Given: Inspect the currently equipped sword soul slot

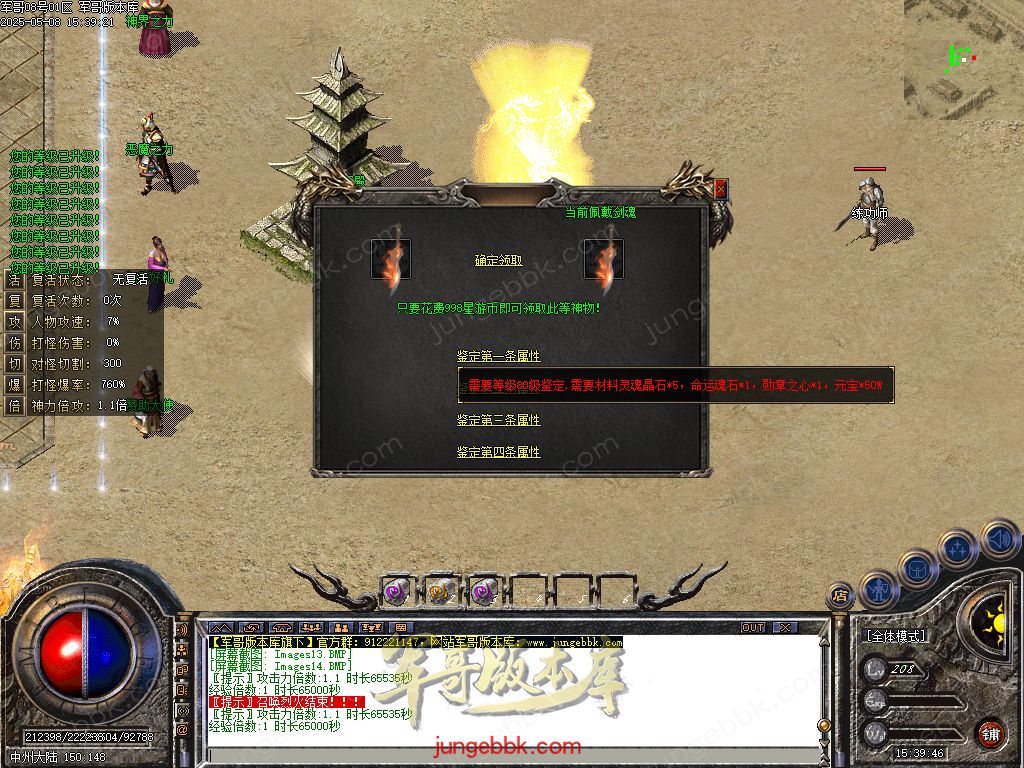Looking at the screenshot, I should coord(603,259).
